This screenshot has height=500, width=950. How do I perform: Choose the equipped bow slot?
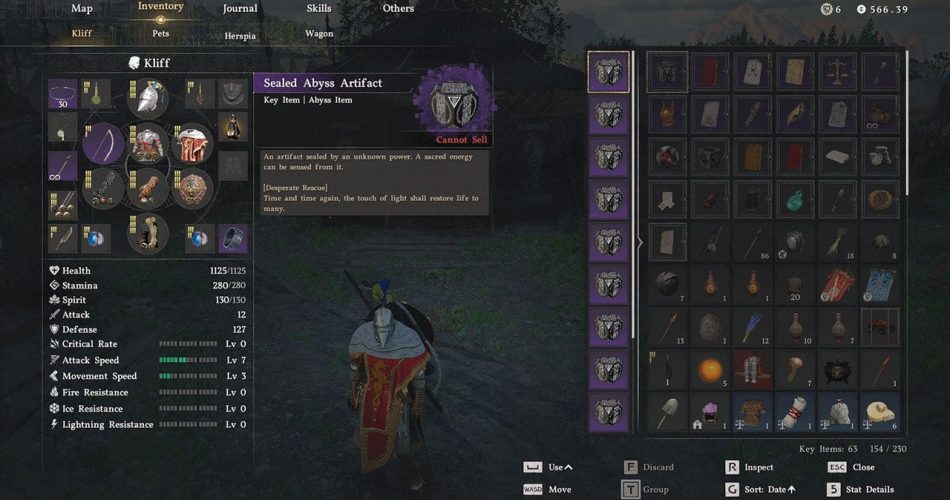102,144
